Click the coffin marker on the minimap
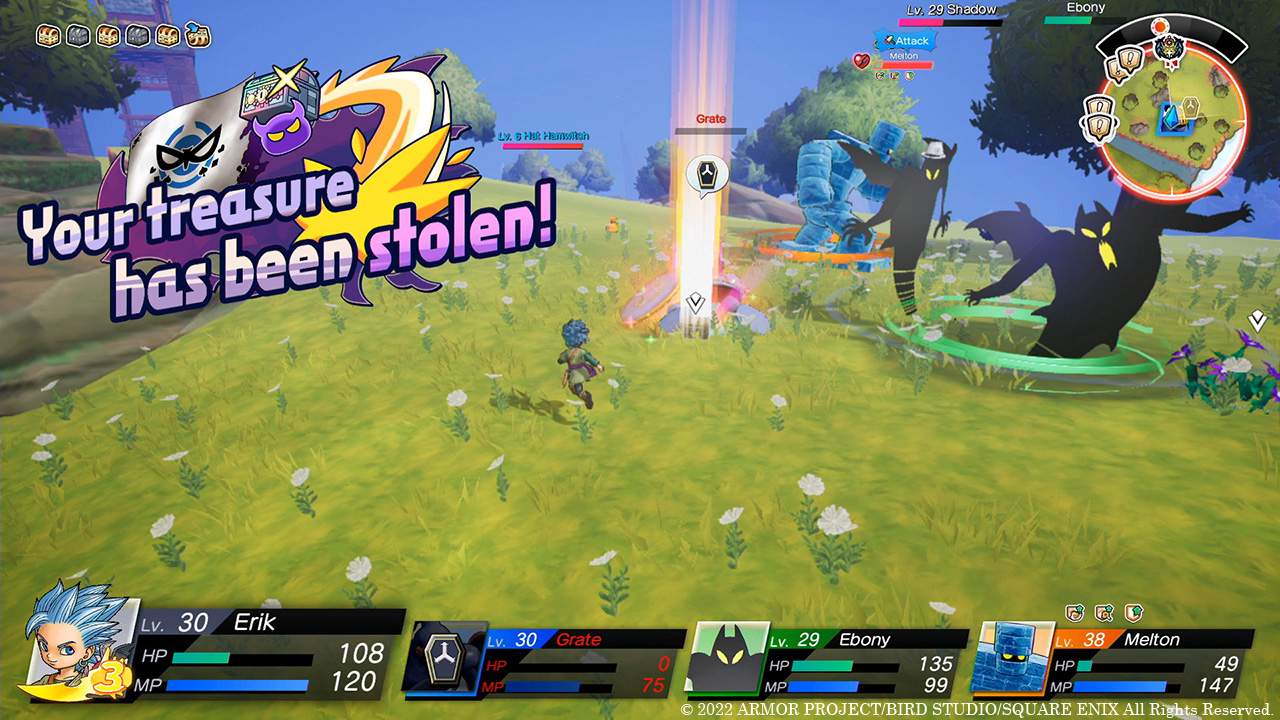This screenshot has width=1280, height=720. click(1190, 108)
